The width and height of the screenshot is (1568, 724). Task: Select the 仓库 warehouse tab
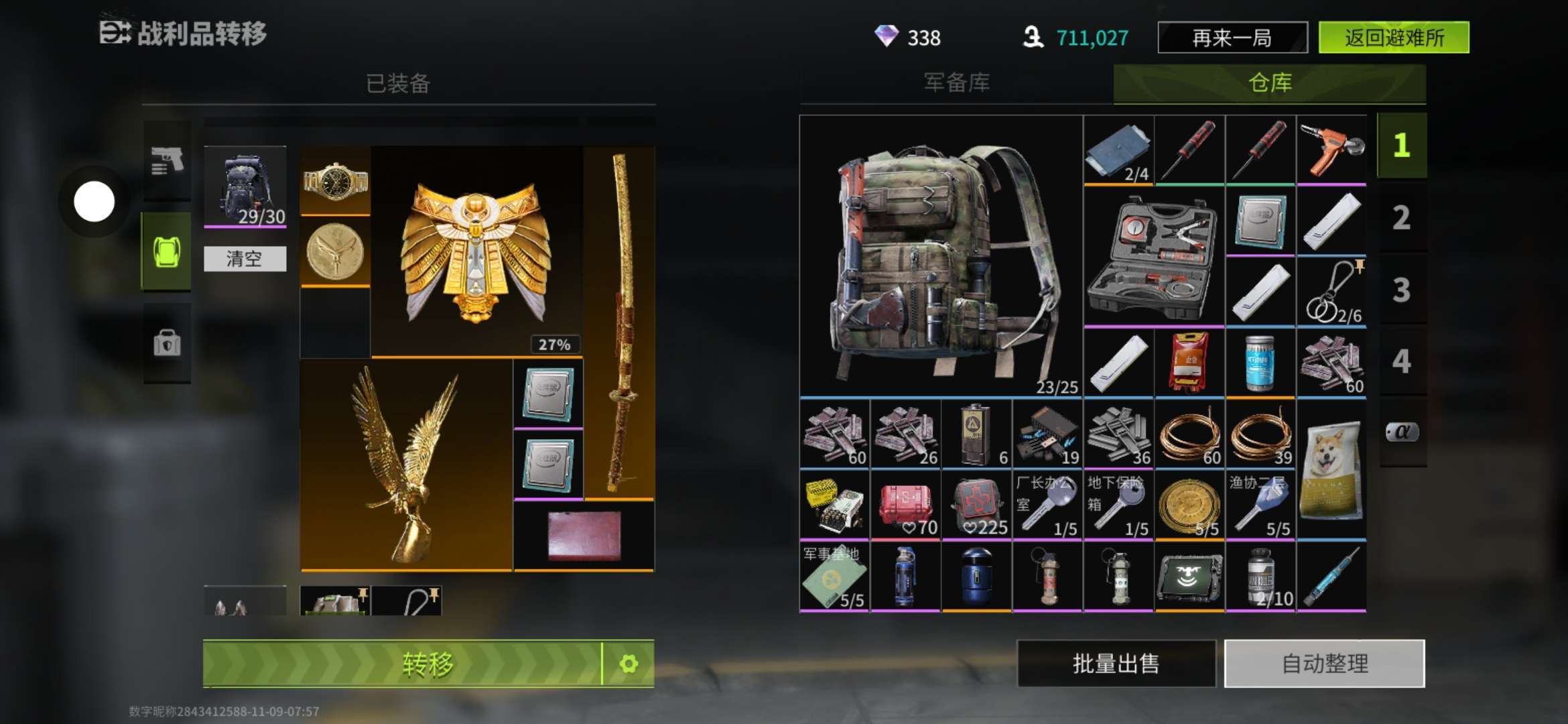1269,83
